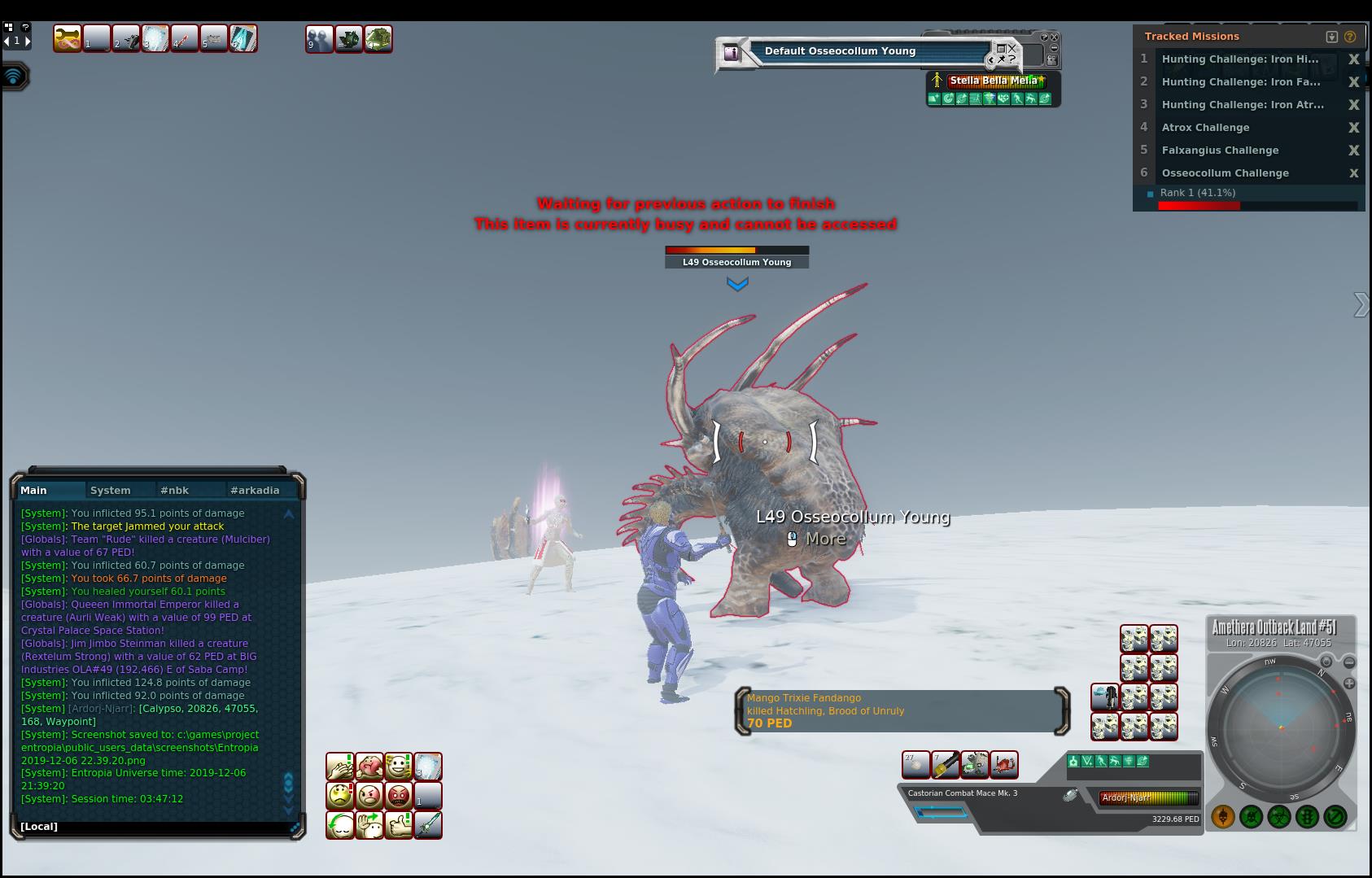The image size is (1372, 878).
Task: Select the Osseocollum Challenge mission row
Action: (x=1225, y=173)
